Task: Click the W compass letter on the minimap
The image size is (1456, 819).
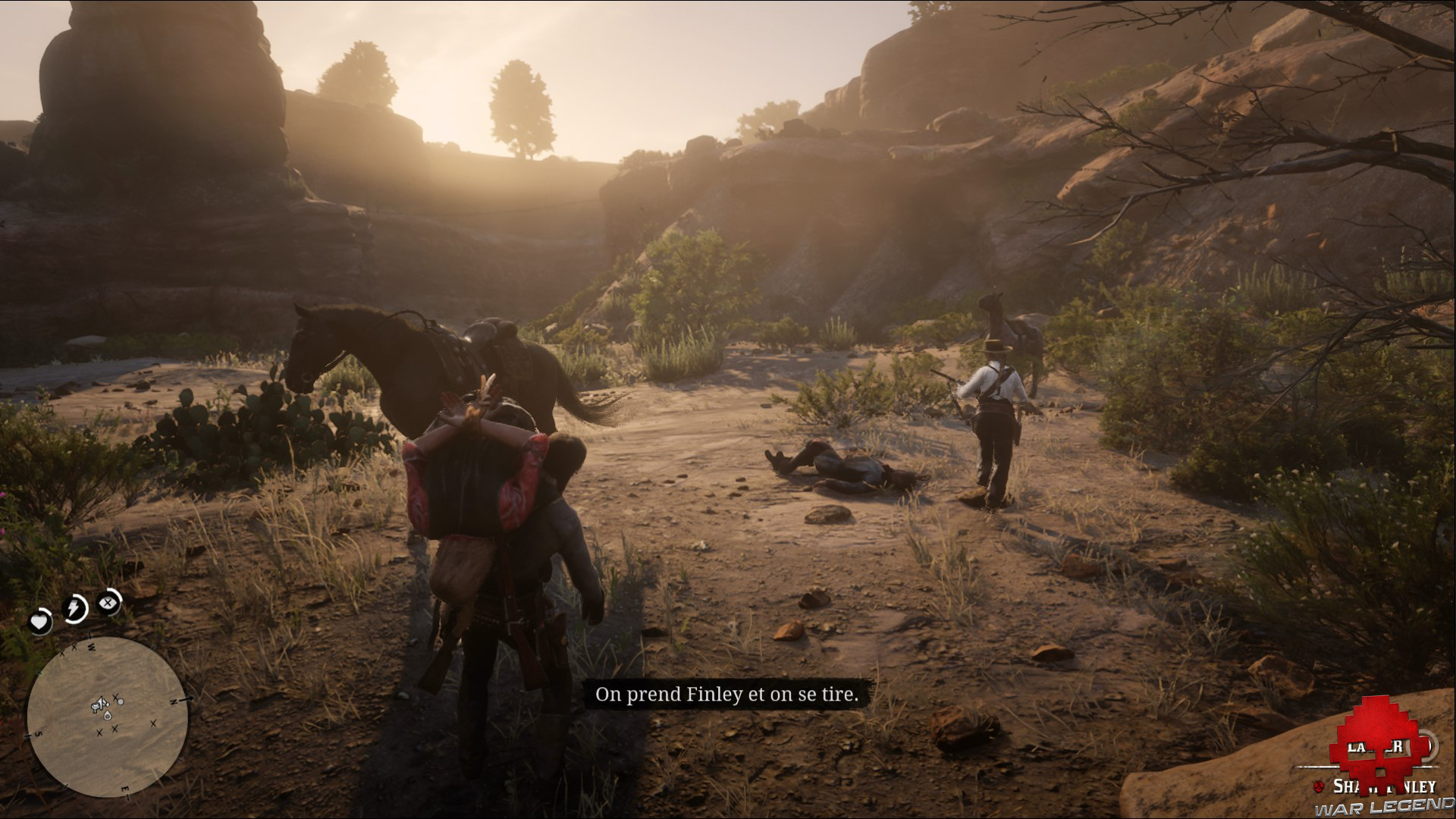Action: tap(91, 647)
